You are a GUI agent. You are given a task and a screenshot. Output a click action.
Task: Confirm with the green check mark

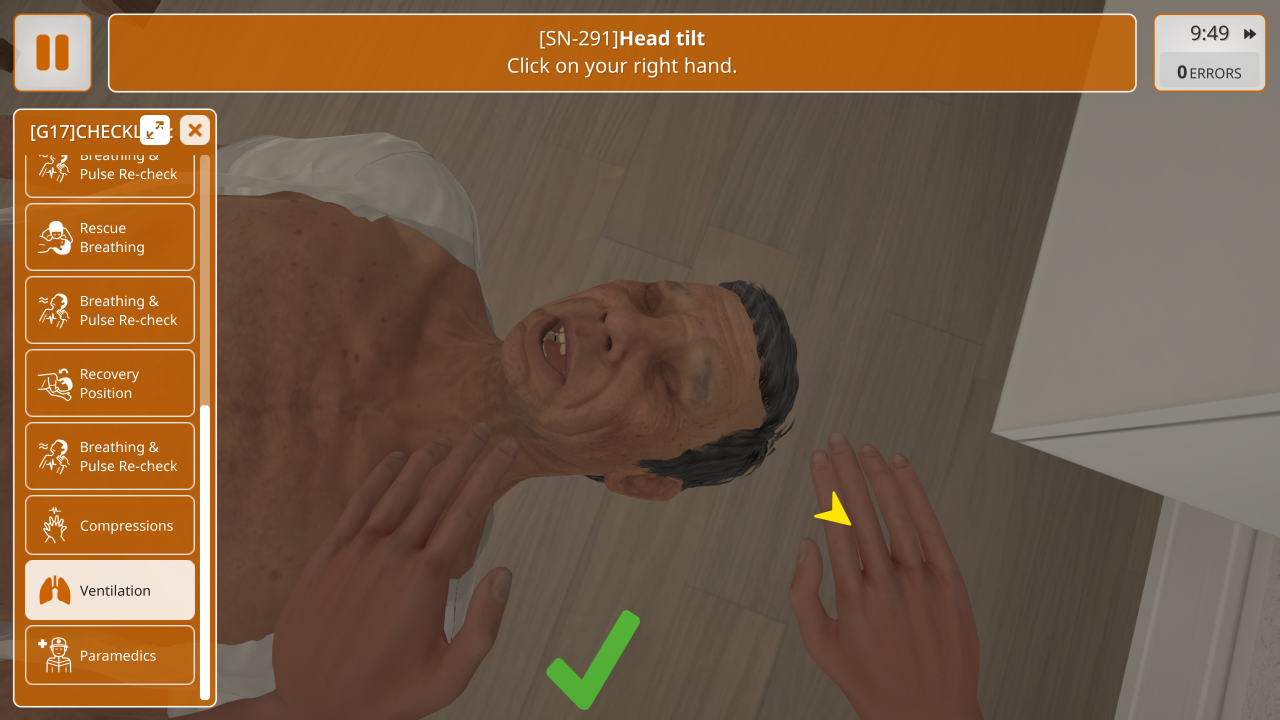click(593, 660)
